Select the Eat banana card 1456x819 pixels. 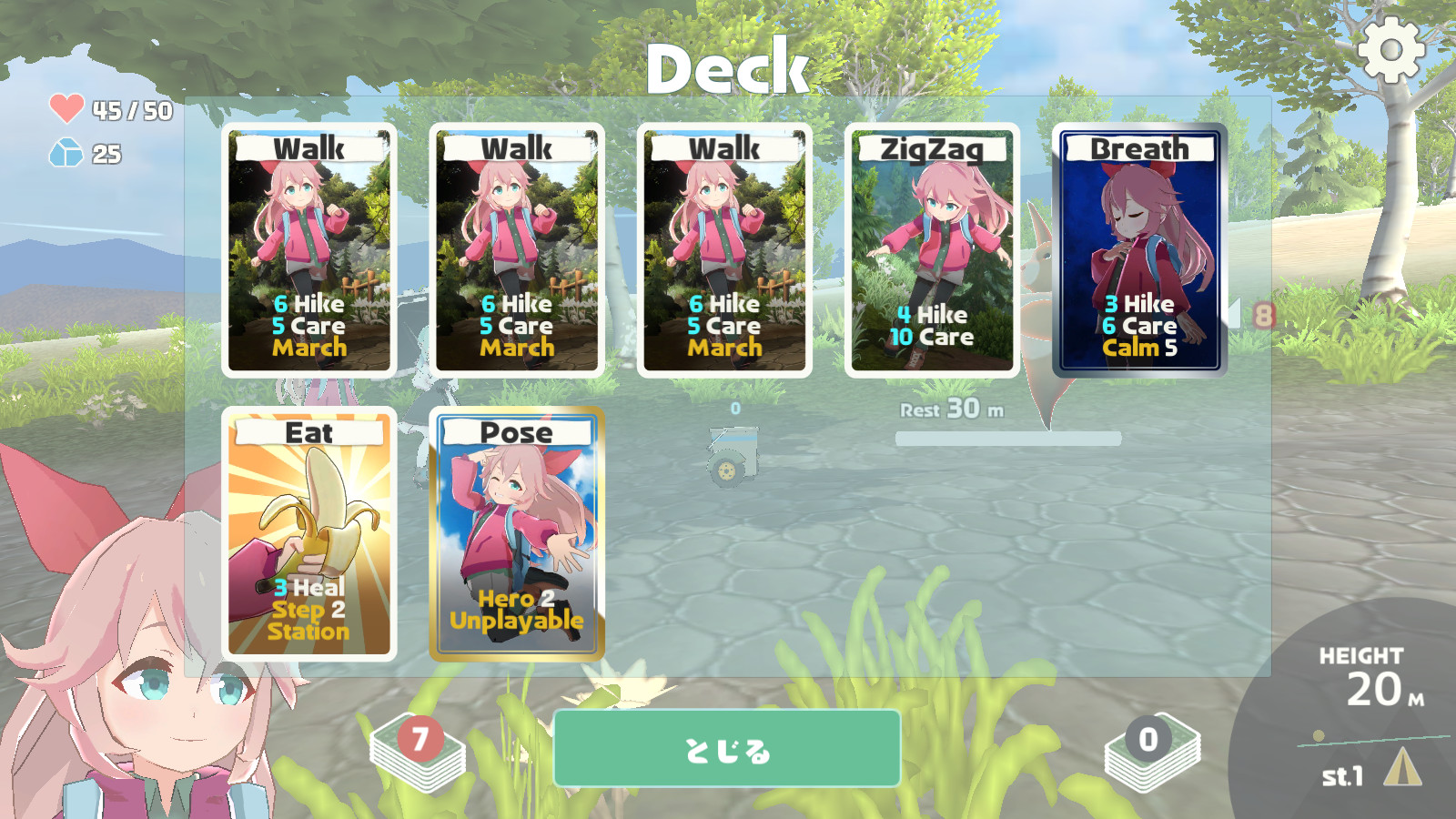[x=310, y=532]
